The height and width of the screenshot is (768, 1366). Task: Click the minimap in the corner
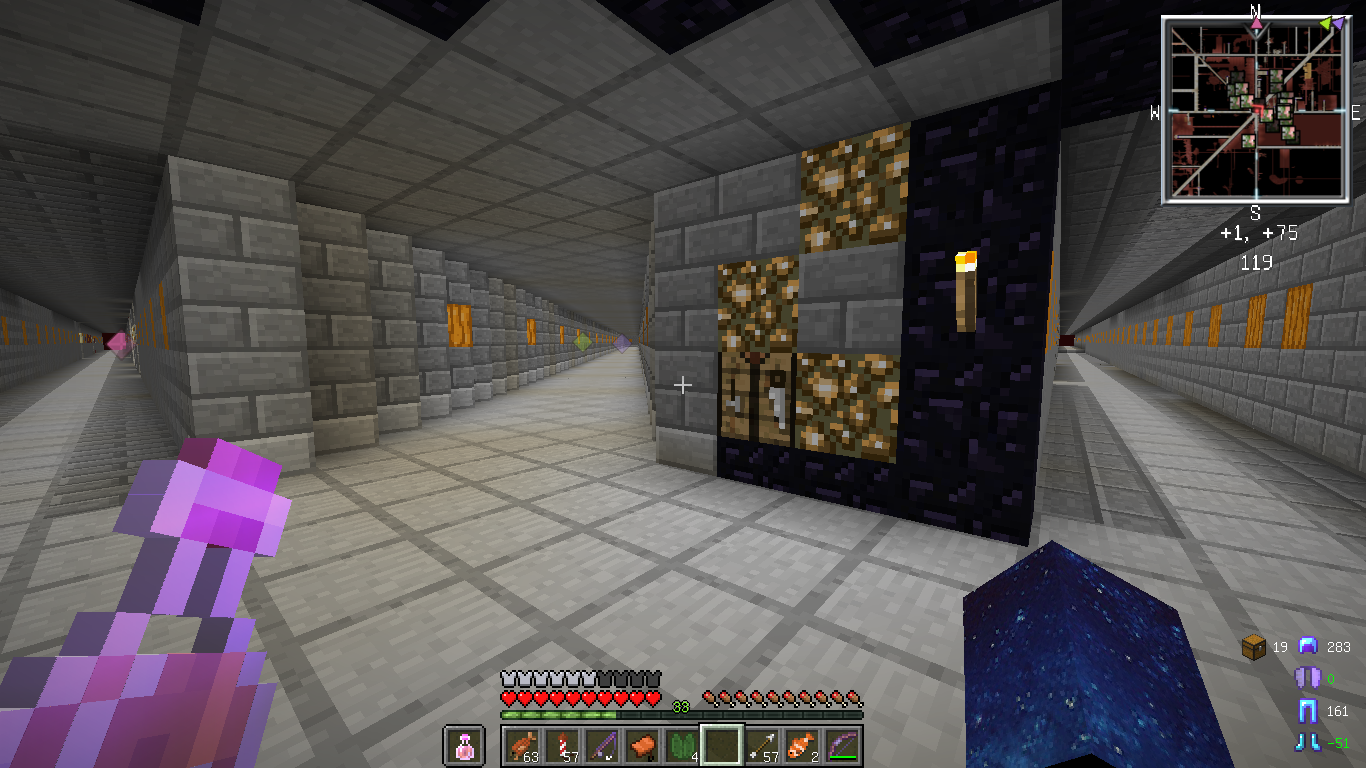coord(1255,110)
